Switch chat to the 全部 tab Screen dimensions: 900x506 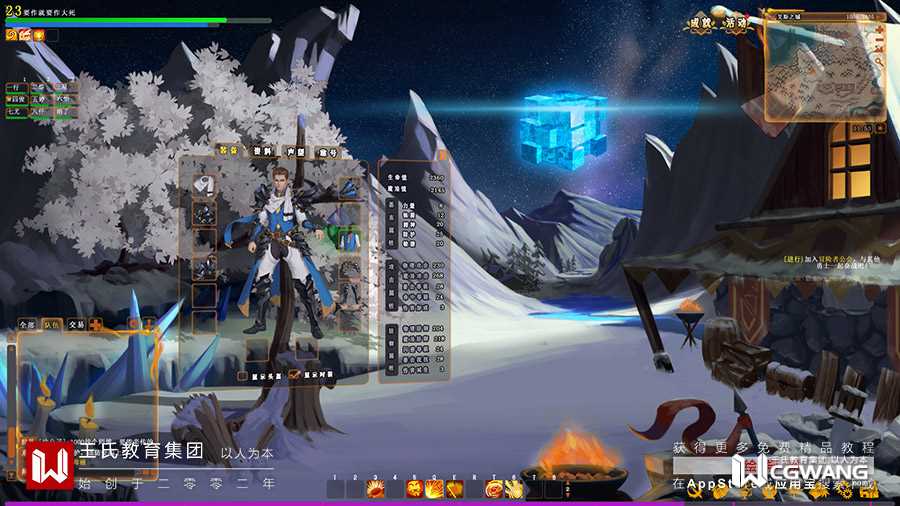point(27,325)
